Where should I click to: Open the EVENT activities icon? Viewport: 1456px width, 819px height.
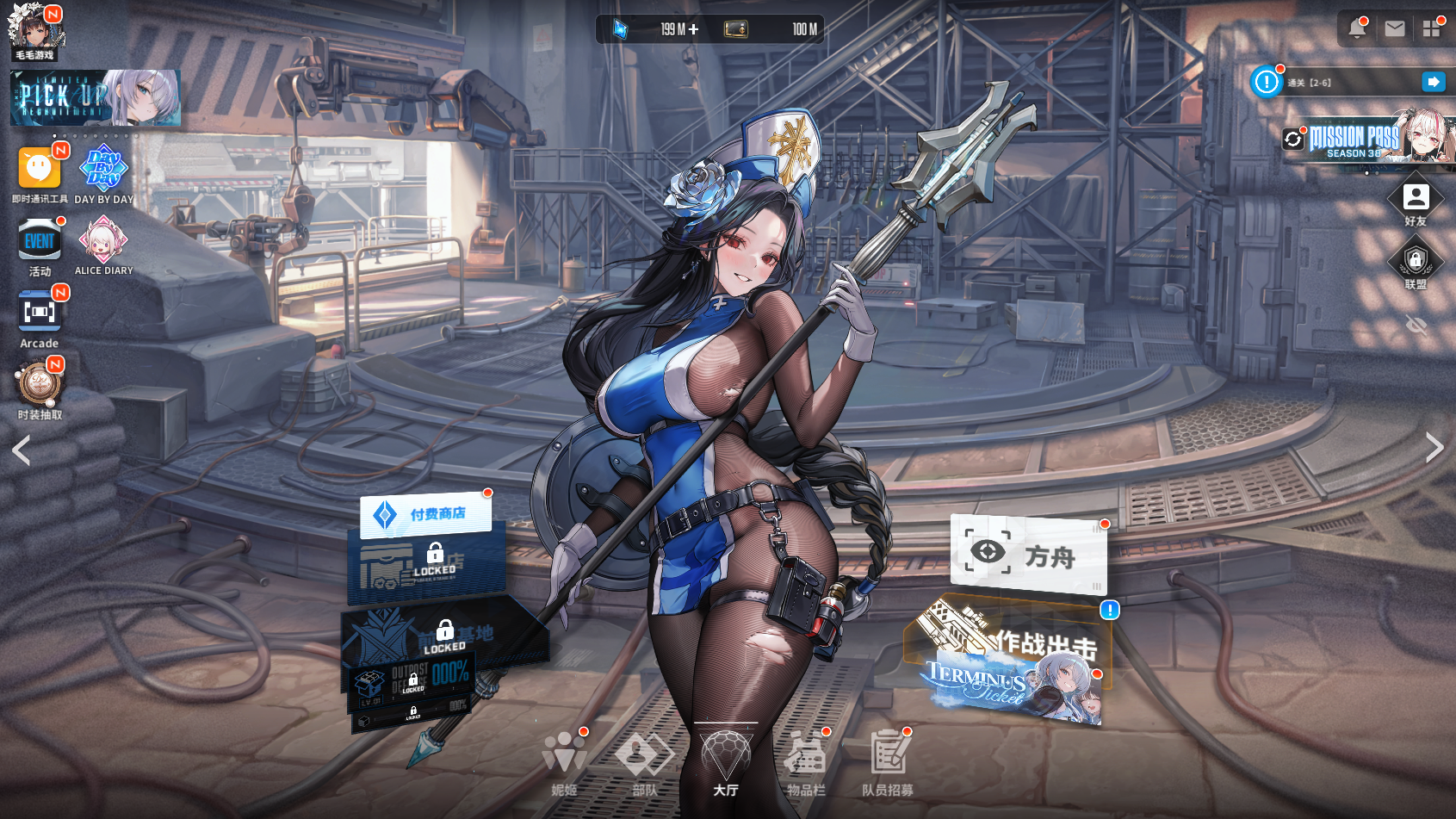pyautogui.click(x=40, y=240)
